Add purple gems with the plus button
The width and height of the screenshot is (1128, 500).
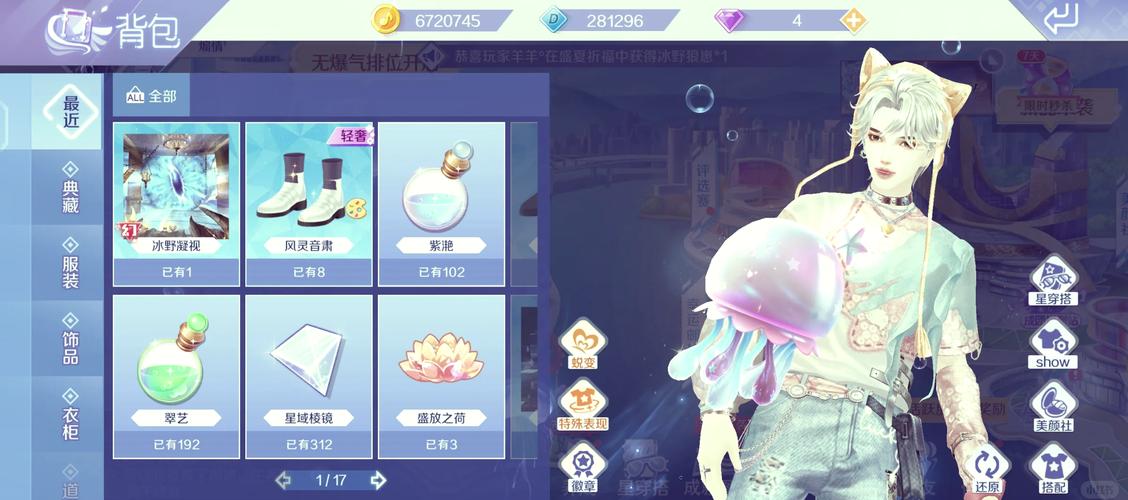tap(852, 20)
